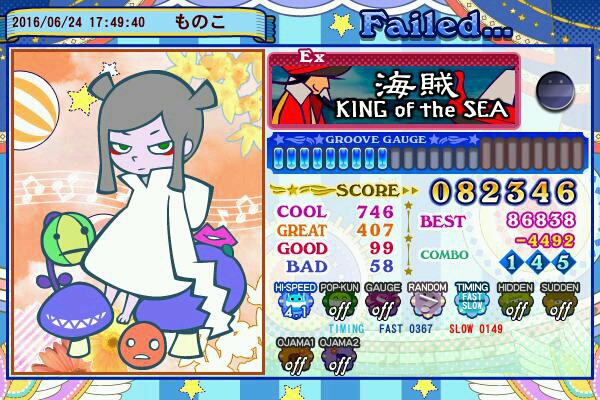Click the TIMING fast/slow option icon
Viewport: 600px width, 400px height.
(473, 303)
